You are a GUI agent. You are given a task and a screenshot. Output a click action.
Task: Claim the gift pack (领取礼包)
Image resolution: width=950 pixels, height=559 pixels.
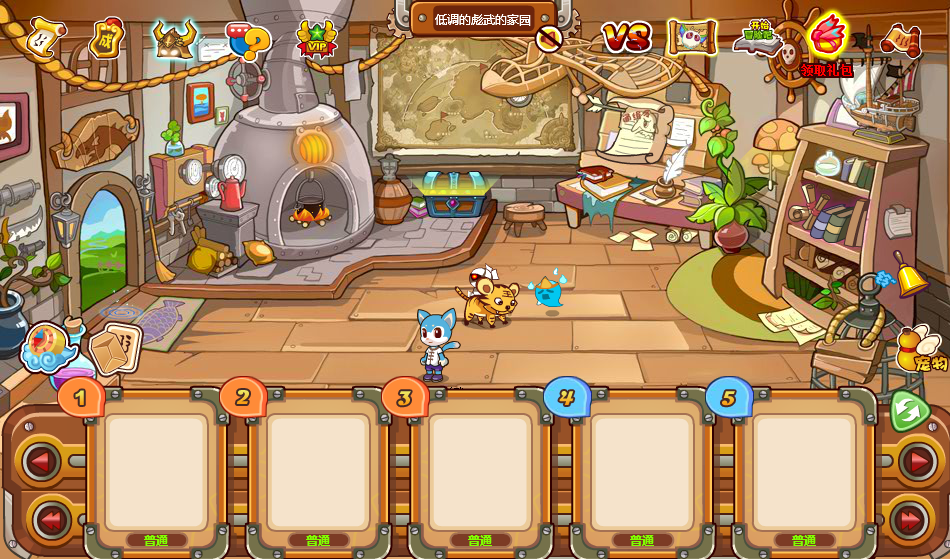pyautogui.click(x=827, y=41)
